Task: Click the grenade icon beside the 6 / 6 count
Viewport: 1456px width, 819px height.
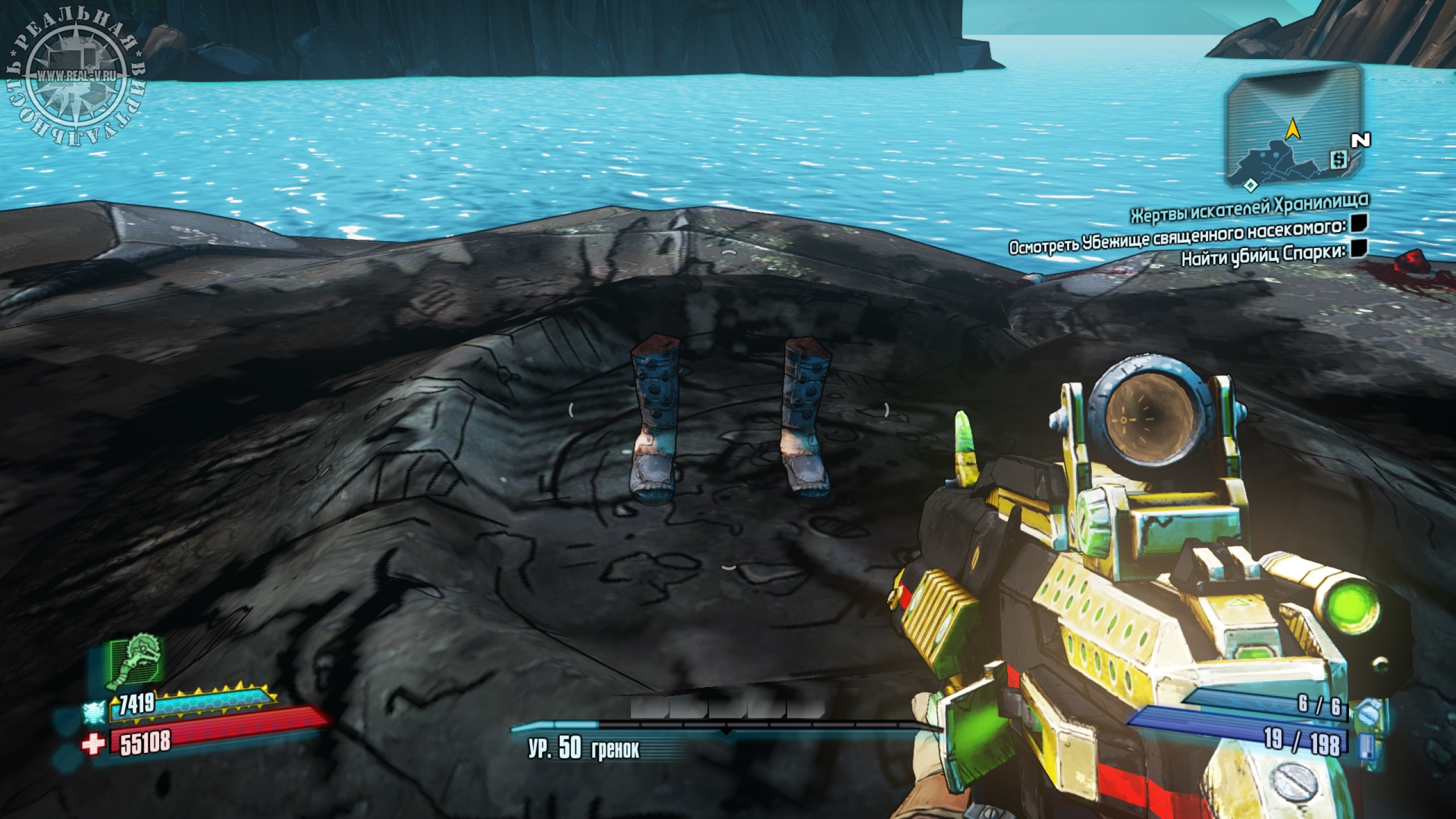Action: 1367,712
